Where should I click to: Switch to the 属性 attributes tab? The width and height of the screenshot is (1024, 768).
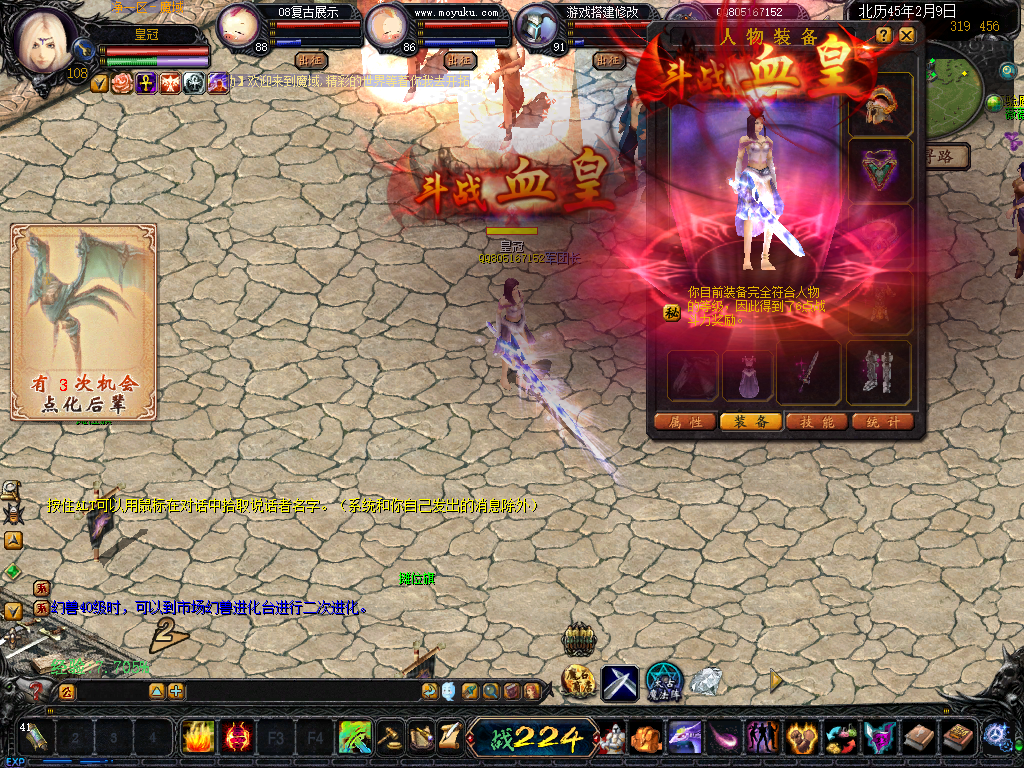[x=685, y=422]
